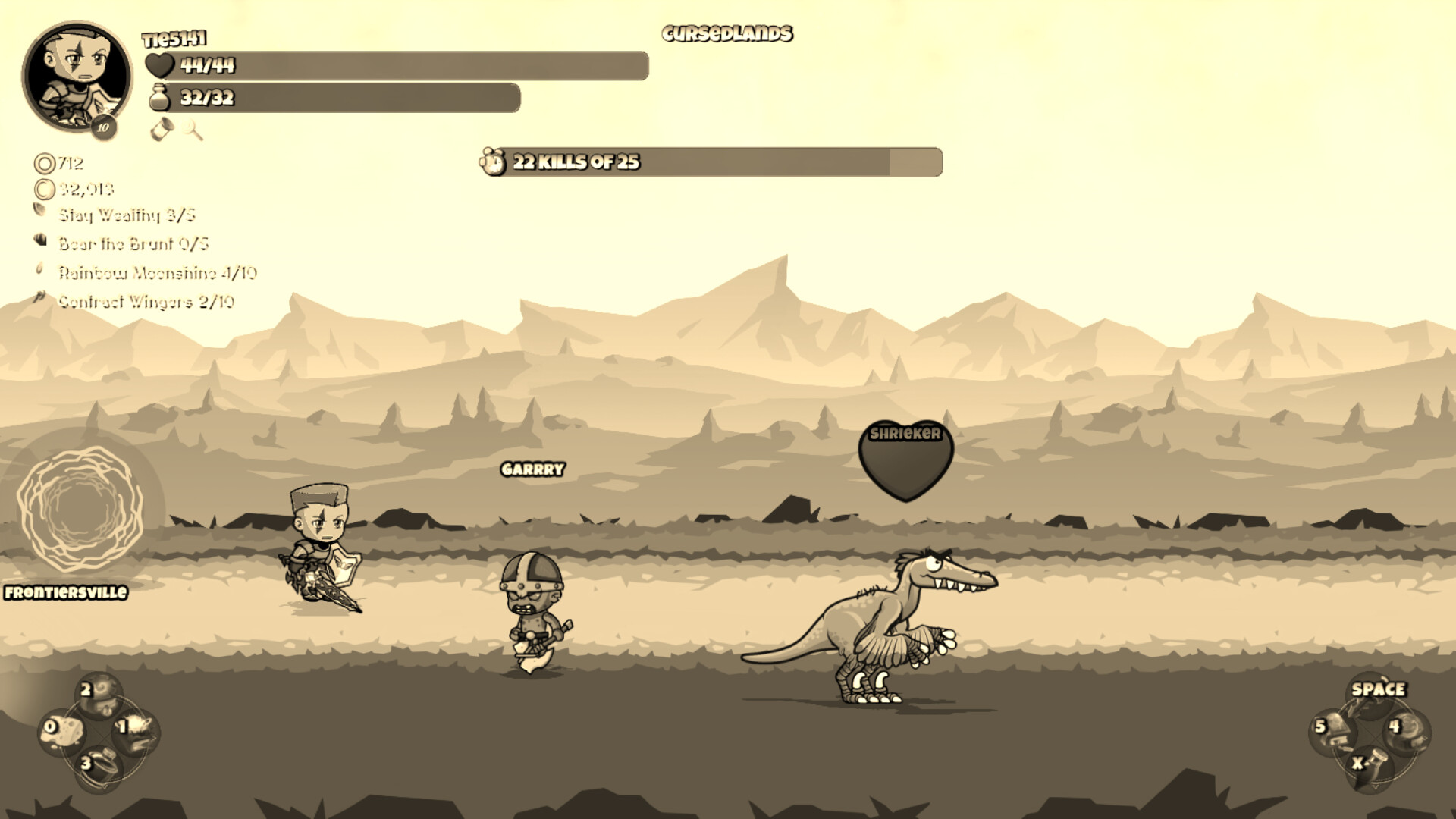Use the cooking pot item in slot 2
This screenshot has width=1456, height=819.
tap(99, 694)
